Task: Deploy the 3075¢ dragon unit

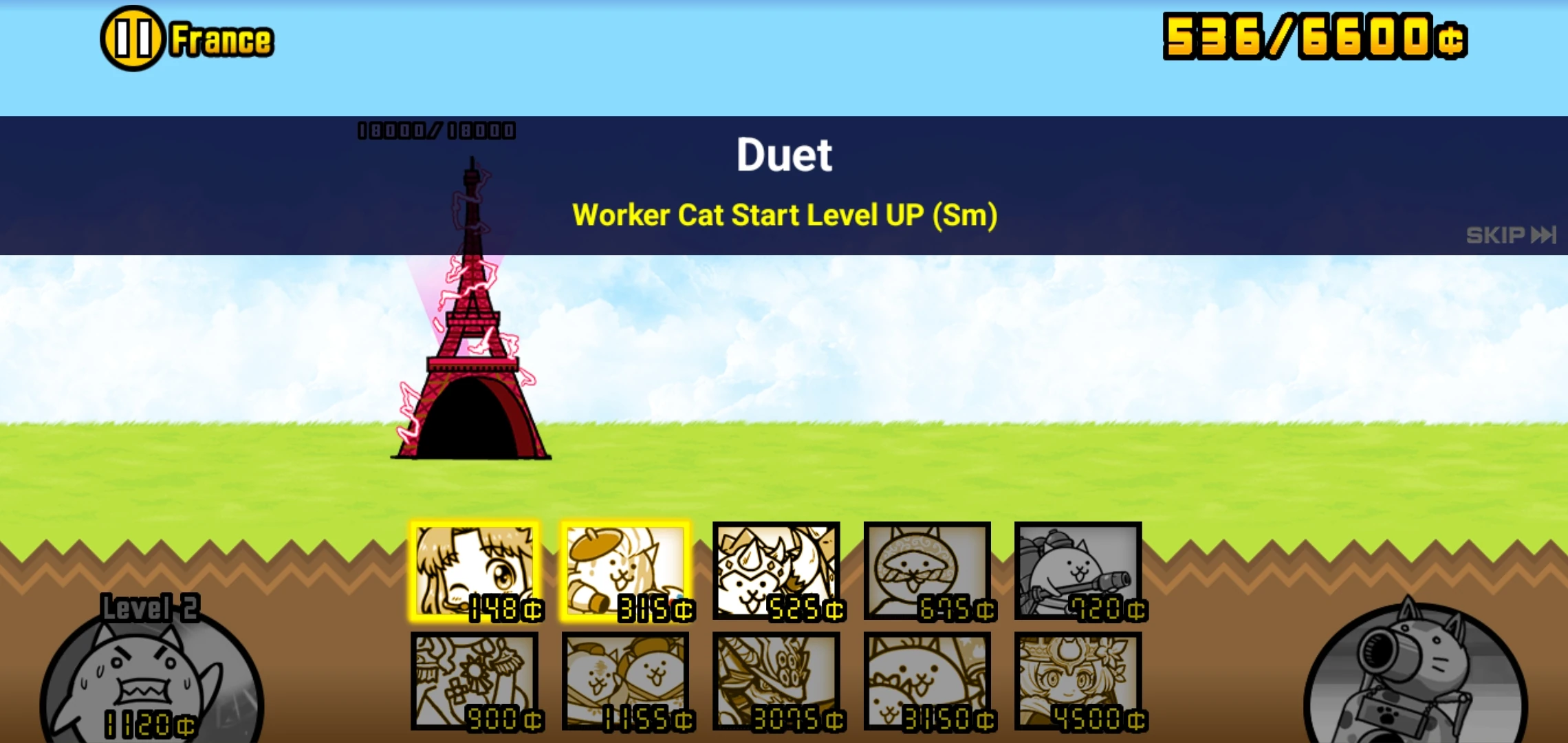Action: 776,681
